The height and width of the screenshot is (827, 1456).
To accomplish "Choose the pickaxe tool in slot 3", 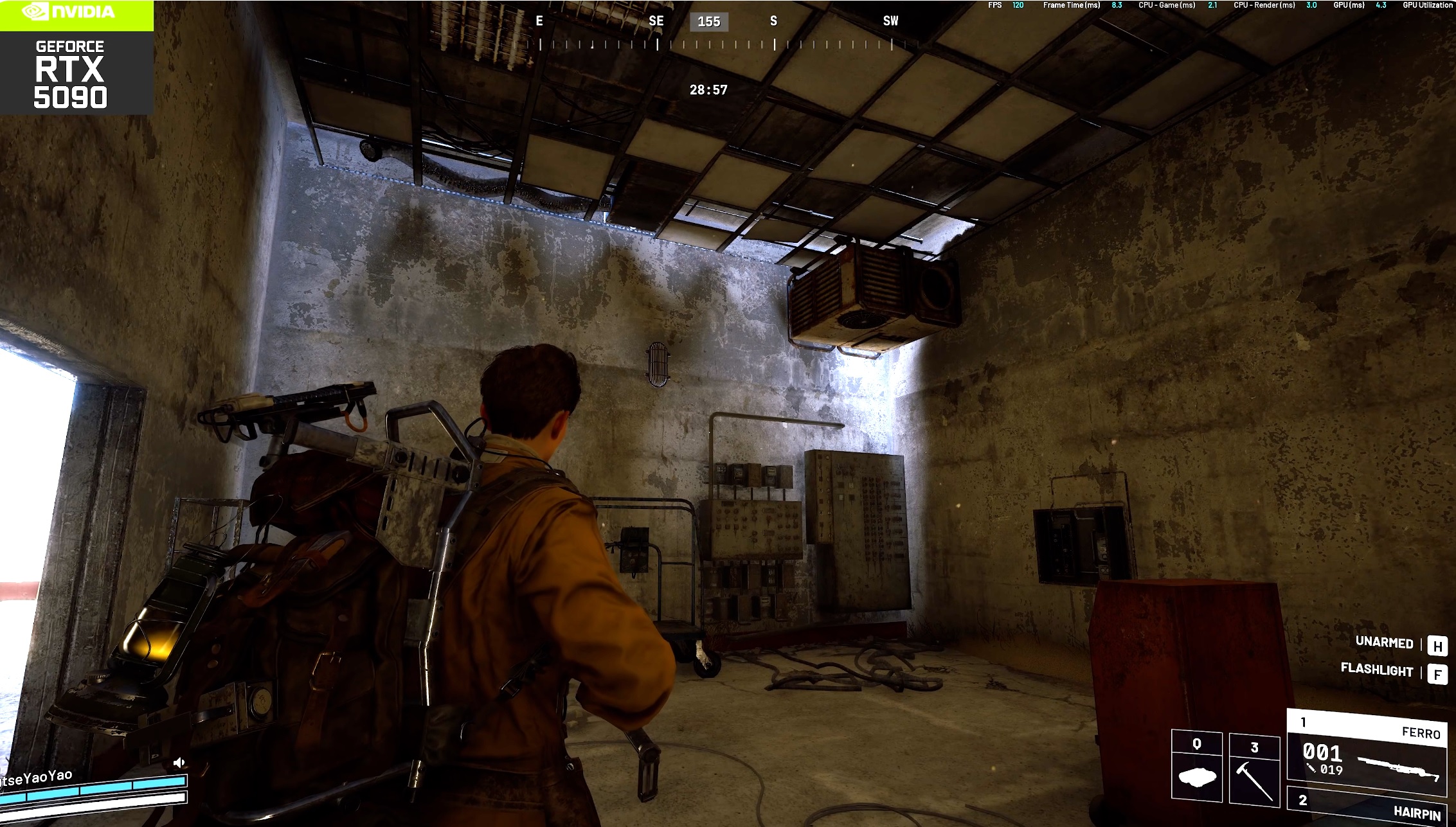I will pos(1254,769).
